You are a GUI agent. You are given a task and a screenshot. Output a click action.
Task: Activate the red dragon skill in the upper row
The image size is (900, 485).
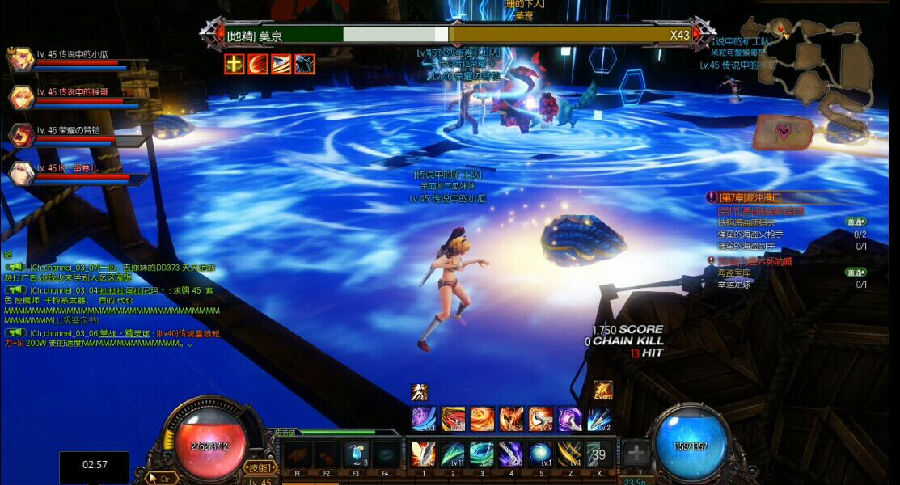pyautogui.click(x=453, y=418)
